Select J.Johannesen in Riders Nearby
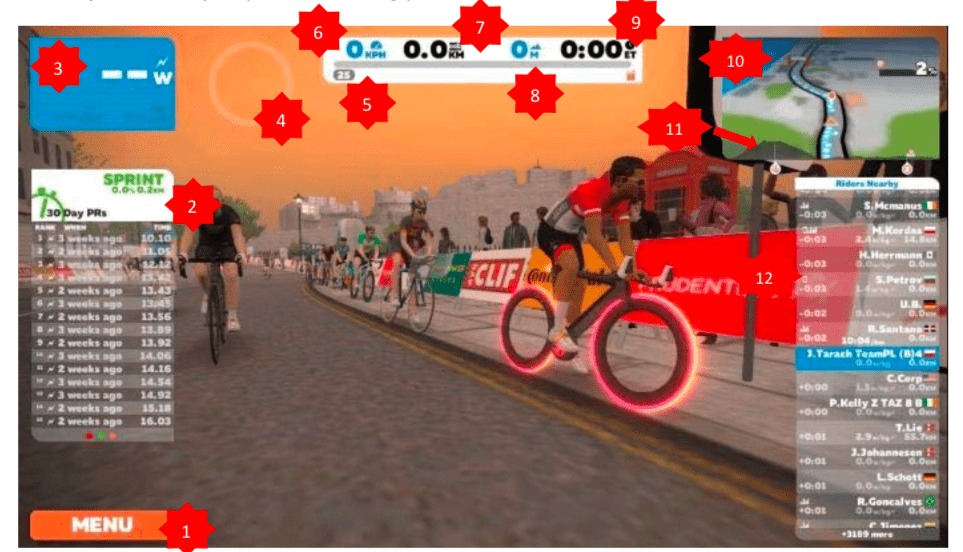The image size is (963, 552). tap(867, 455)
